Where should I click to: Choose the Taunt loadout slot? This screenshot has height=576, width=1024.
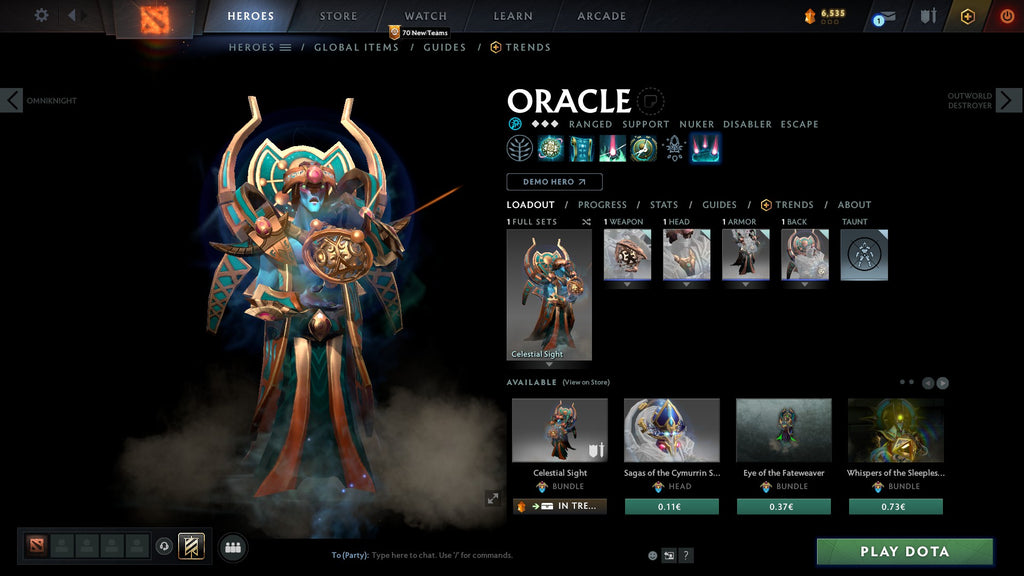pyautogui.click(x=864, y=255)
